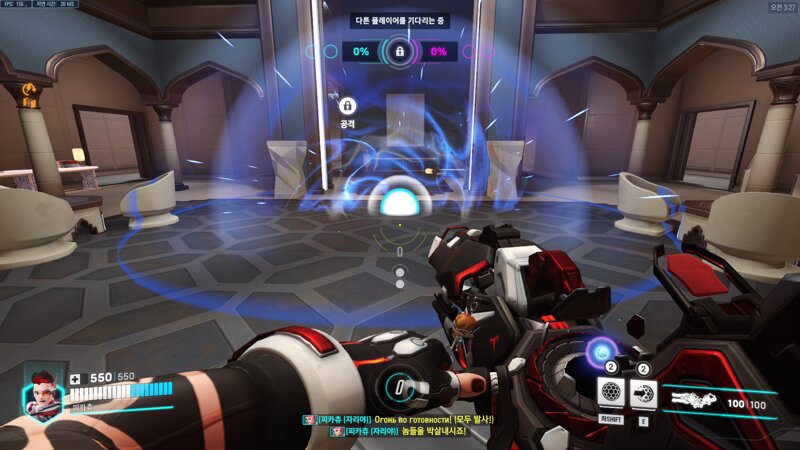Viewport: 800px width, 450px height.
Task: Activate the Projected Barrier ability icon
Action: (x=643, y=393)
